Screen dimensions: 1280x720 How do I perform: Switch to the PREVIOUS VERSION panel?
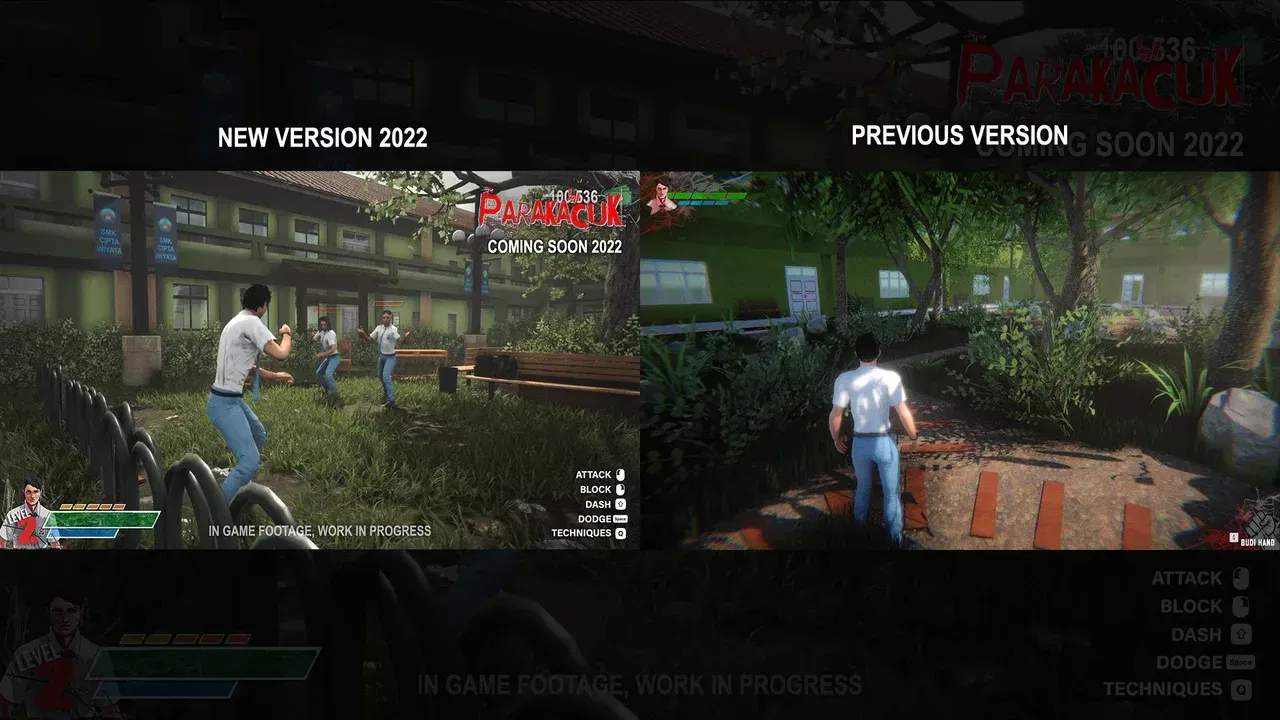pyautogui.click(x=959, y=135)
